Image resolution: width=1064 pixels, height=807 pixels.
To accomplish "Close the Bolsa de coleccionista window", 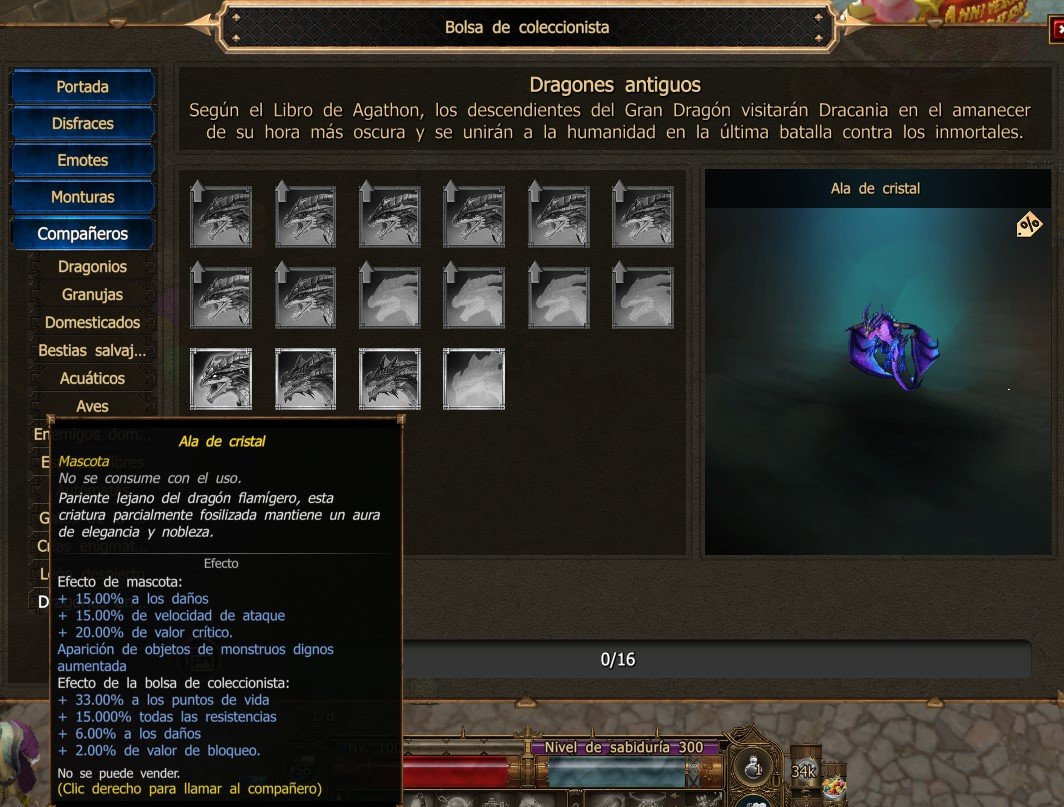I will click(x=1058, y=29).
